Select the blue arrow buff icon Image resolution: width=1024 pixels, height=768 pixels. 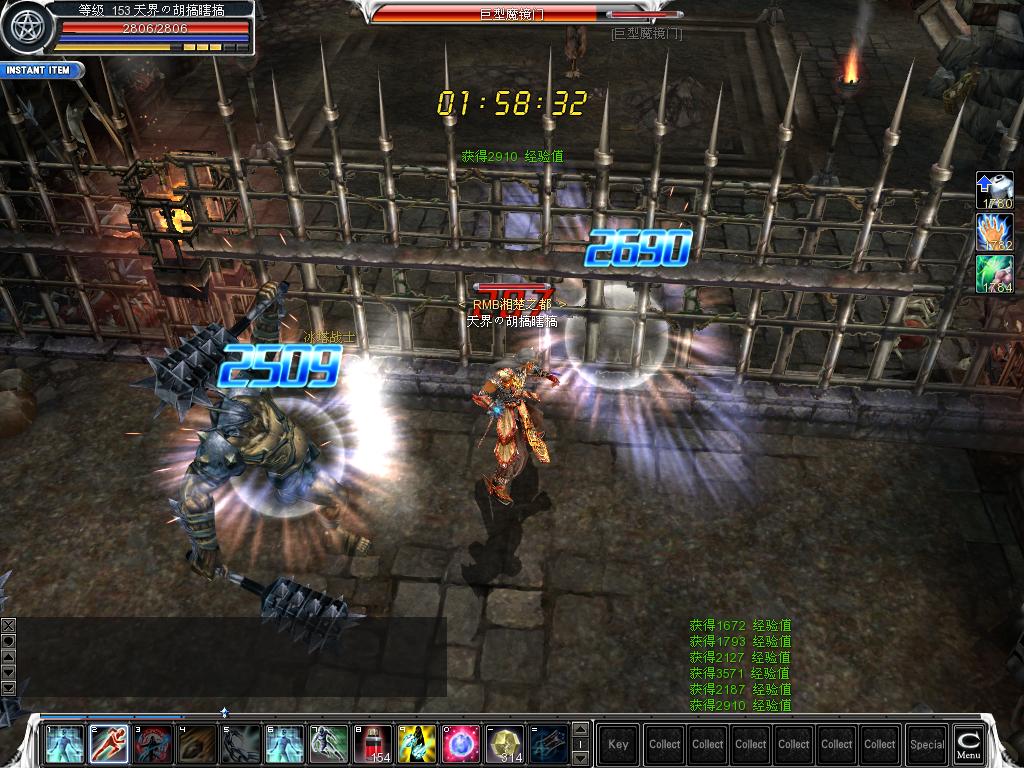click(994, 190)
